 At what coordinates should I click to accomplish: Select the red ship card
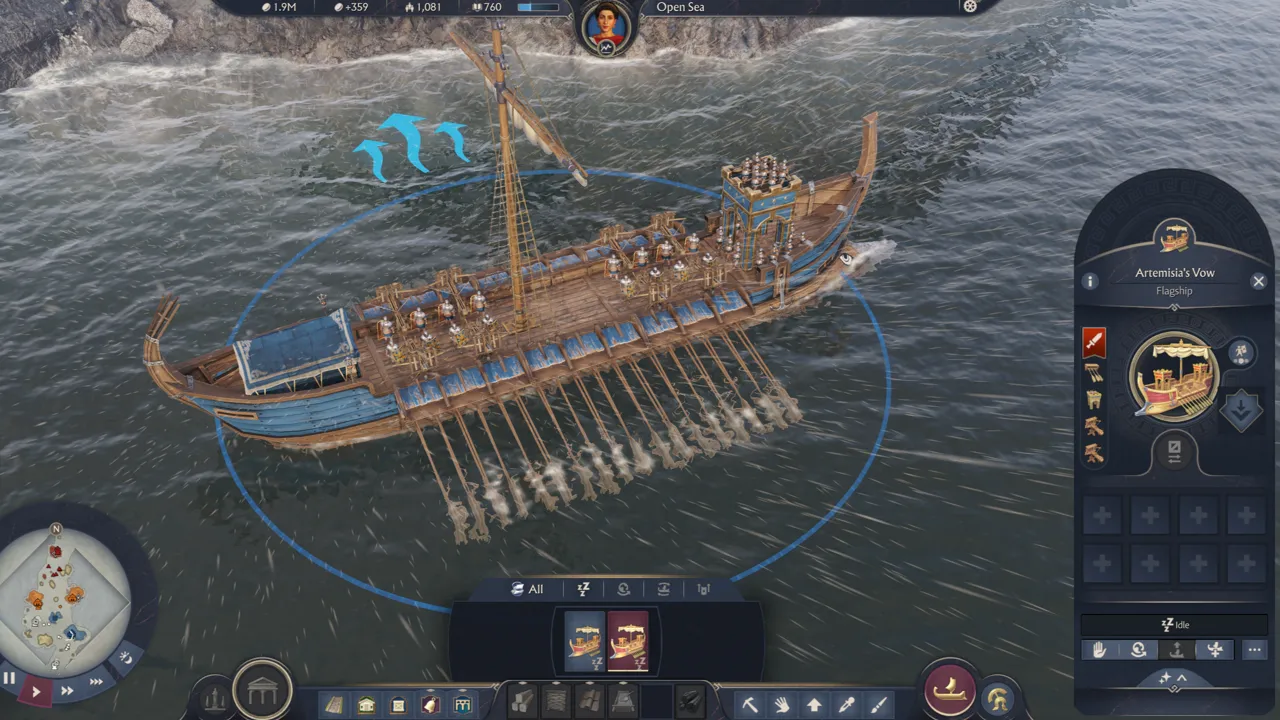coord(628,640)
